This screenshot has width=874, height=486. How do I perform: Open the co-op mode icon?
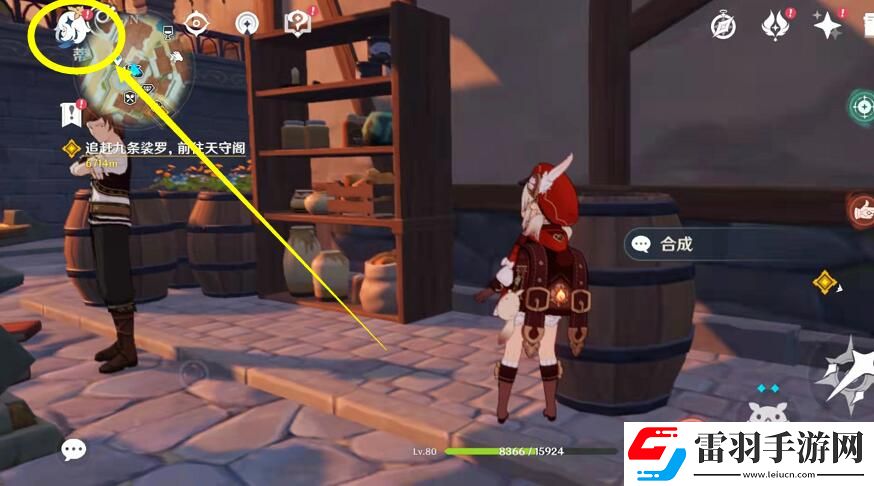coord(248,23)
